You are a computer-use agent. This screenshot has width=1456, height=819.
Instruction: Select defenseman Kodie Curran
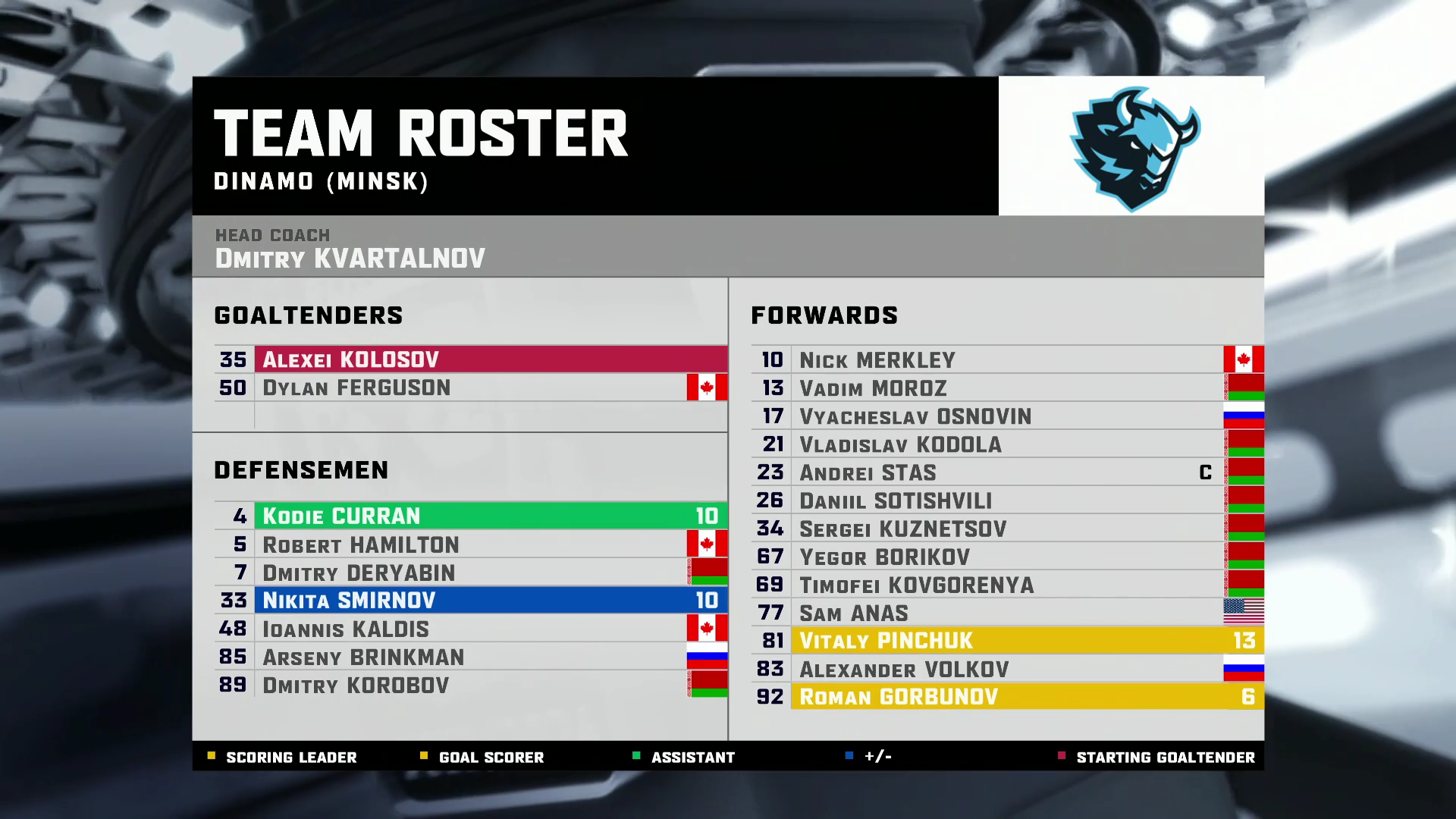pos(470,516)
